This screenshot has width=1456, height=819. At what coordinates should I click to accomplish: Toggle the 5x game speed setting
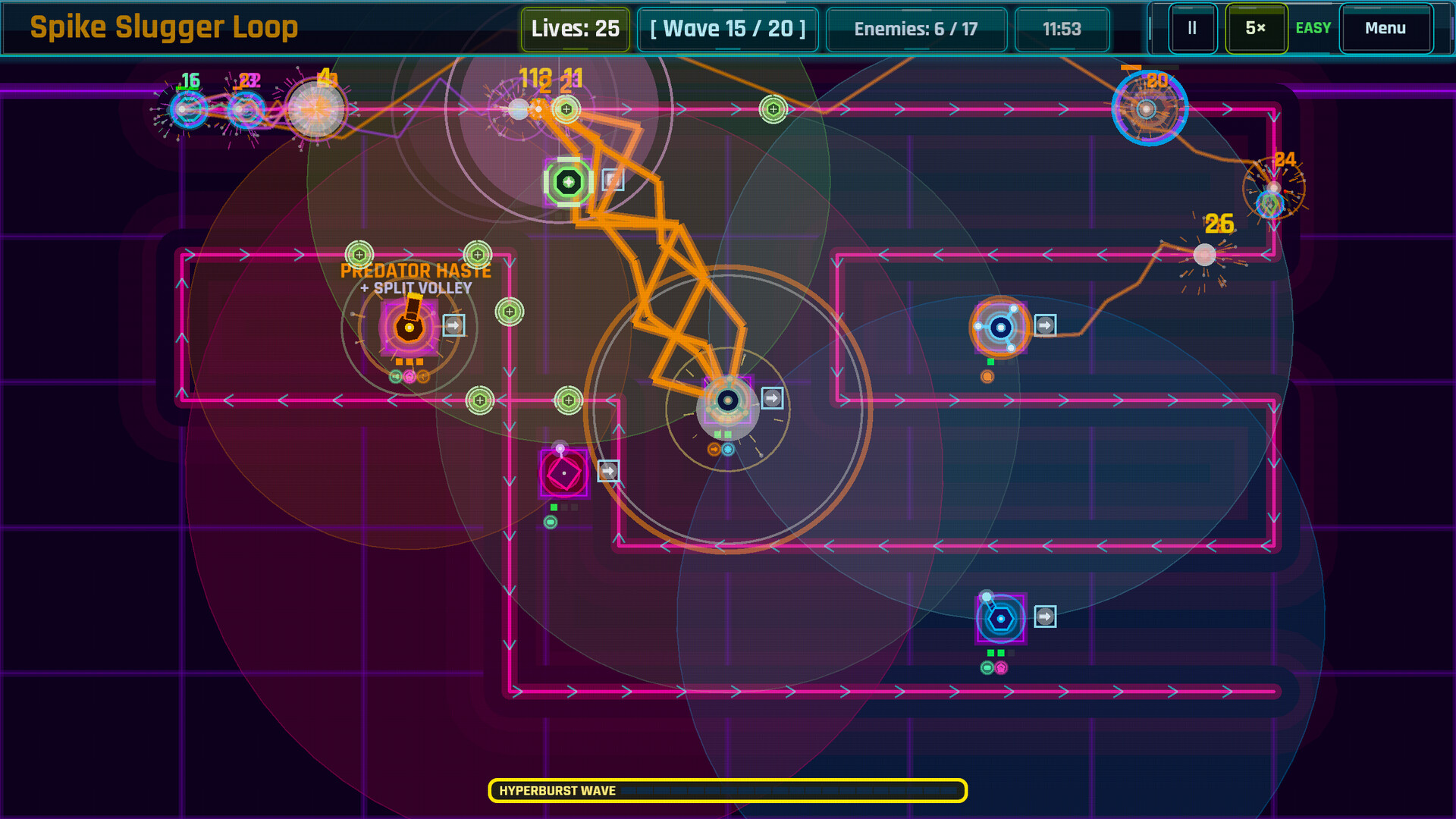[1256, 29]
